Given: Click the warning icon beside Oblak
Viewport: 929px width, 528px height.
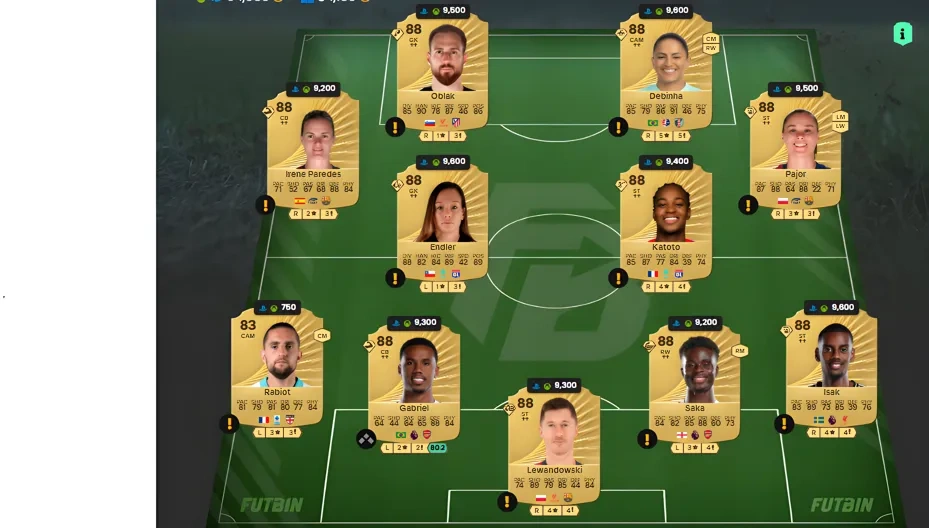Looking at the screenshot, I should 395,127.
